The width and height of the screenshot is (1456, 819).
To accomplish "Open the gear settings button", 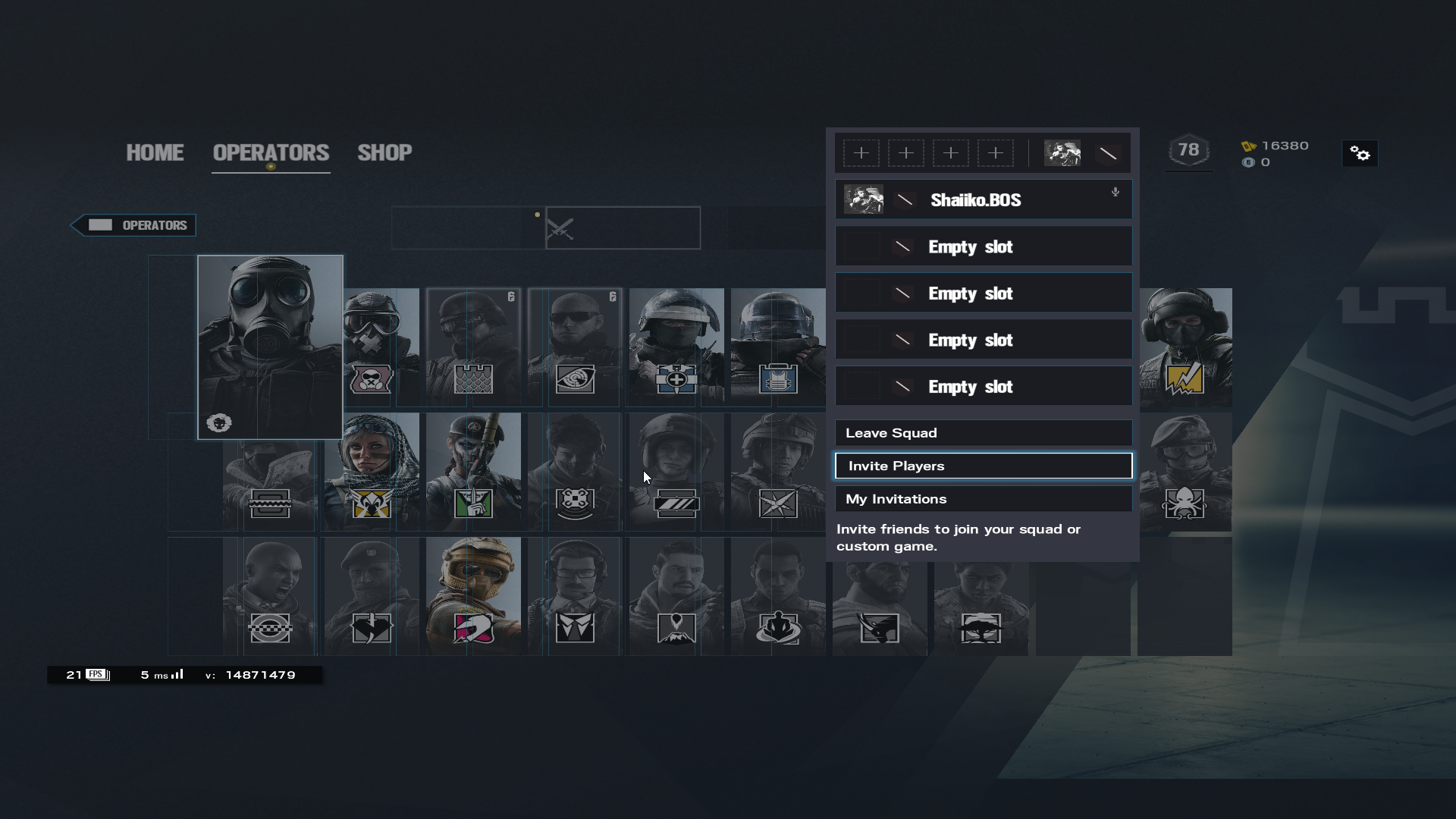I will 1360,154.
